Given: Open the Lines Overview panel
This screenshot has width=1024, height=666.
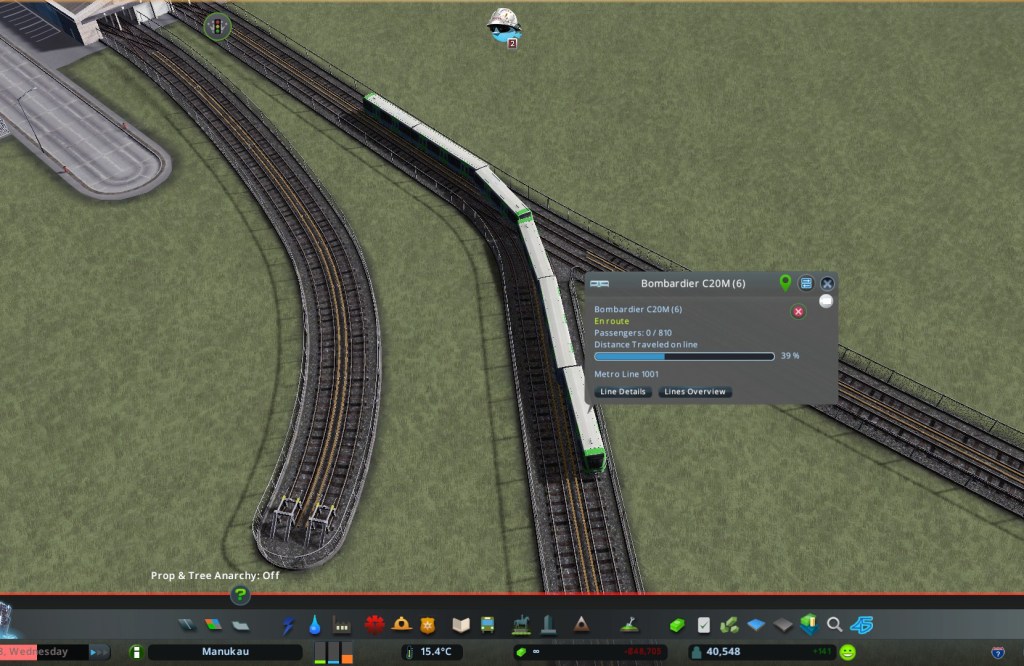Looking at the screenshot, I should click(695, 392).
